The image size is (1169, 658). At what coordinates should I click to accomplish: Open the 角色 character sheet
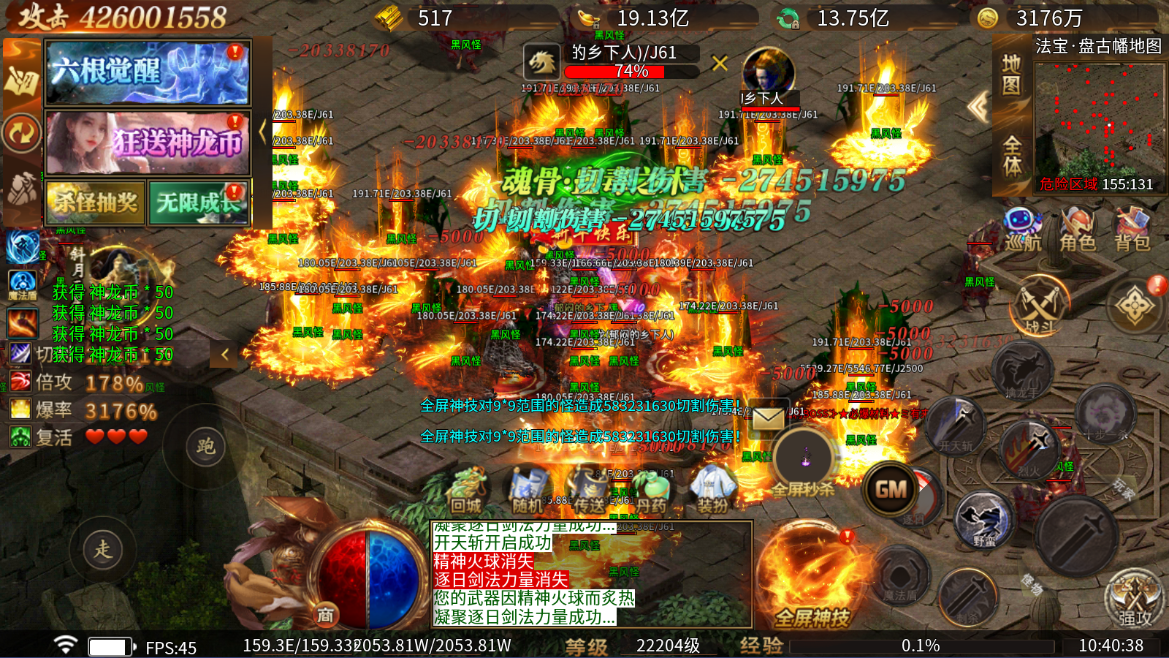pos(1077,230)
